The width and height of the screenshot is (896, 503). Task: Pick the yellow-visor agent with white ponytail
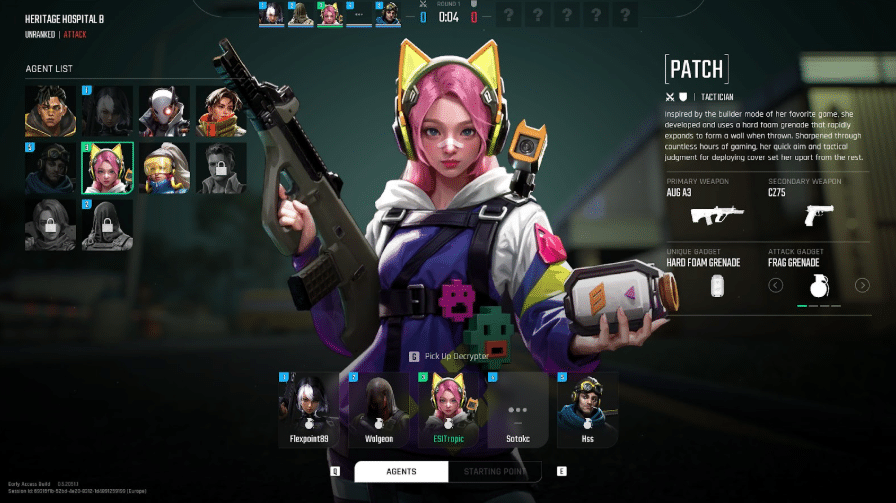tap(163, 167)
